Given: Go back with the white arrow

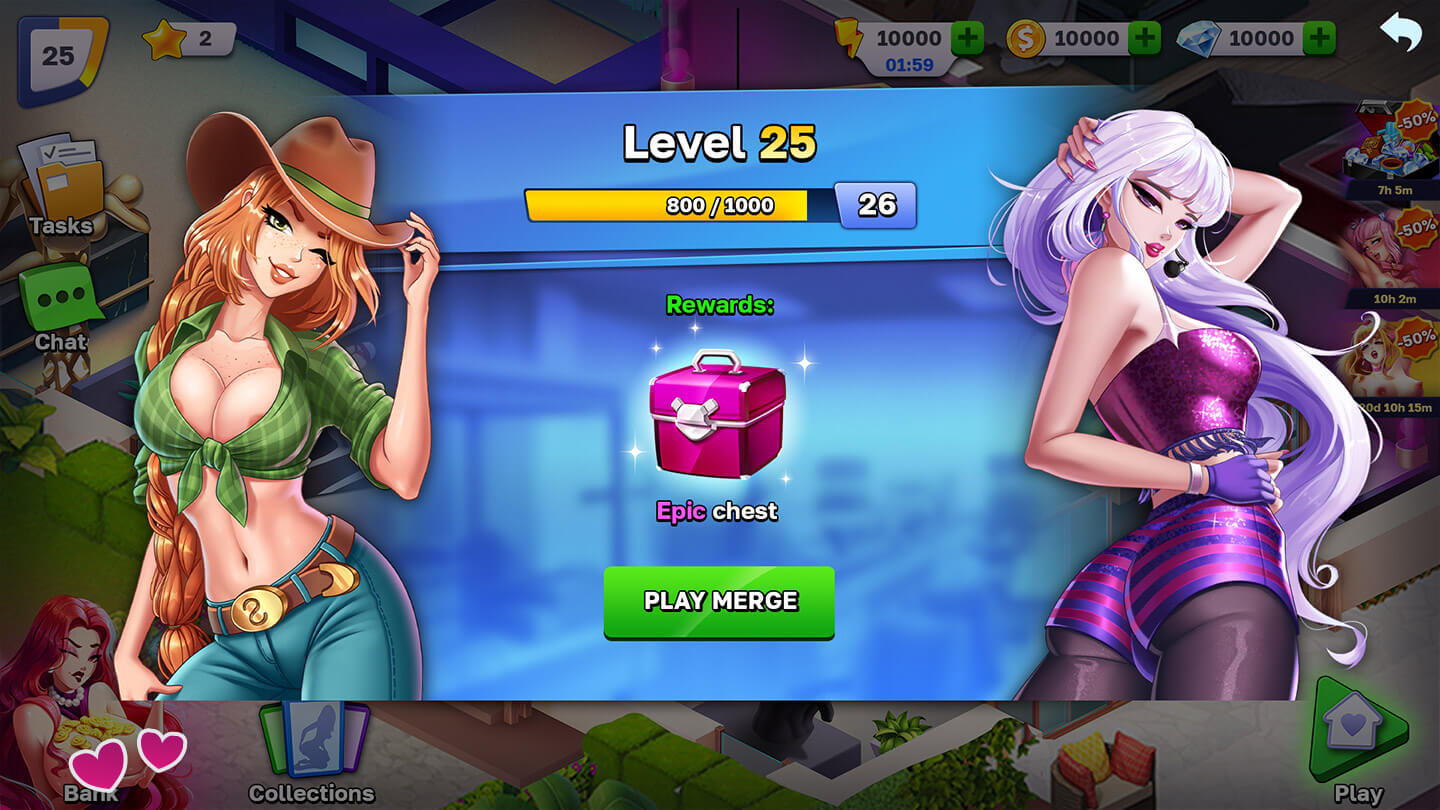Looking at the screenshot, I should point(1400,33).
